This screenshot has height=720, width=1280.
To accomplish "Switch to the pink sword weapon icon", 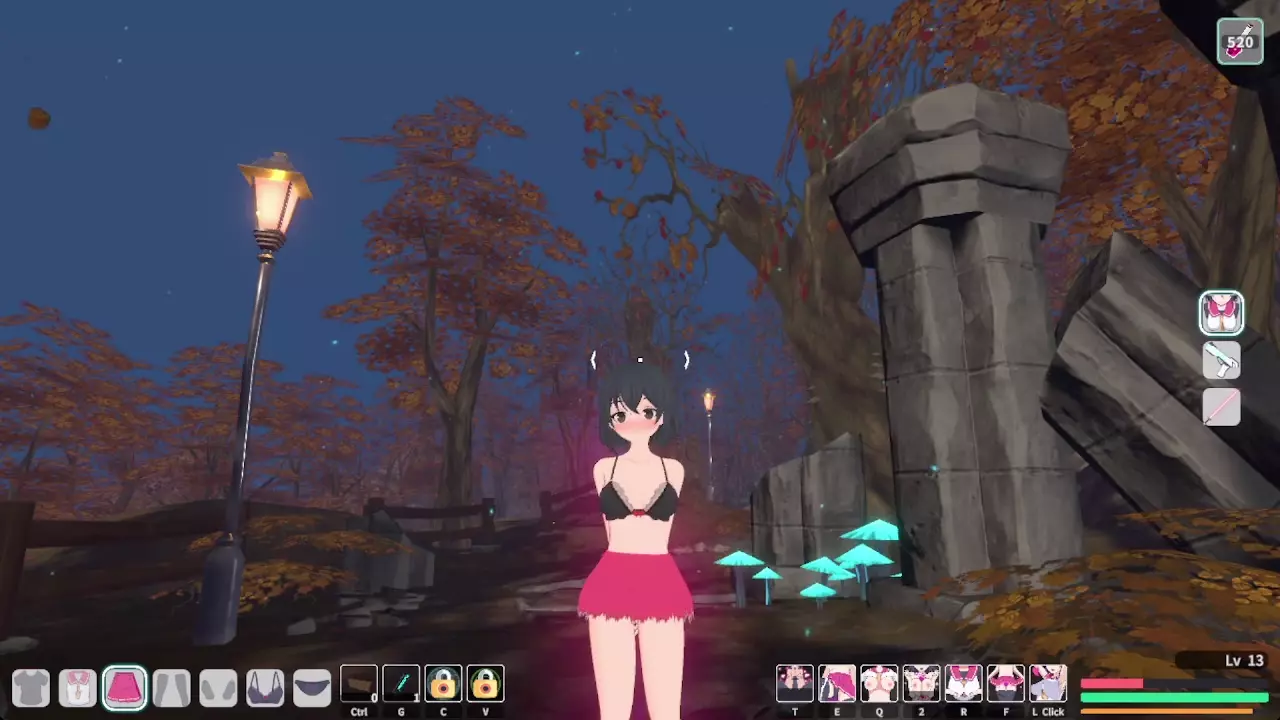I will point(1221,407).
